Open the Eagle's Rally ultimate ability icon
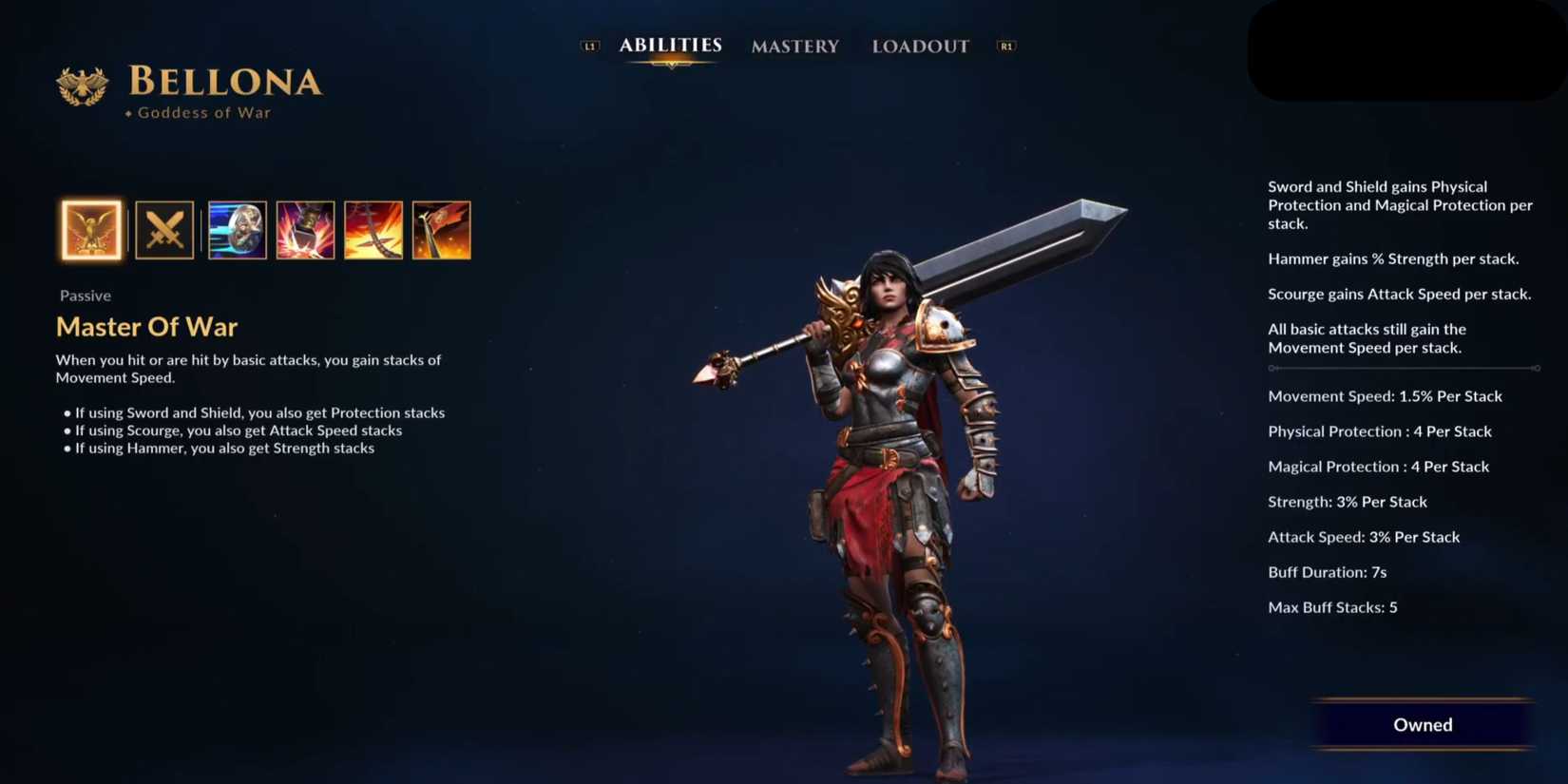Screen dimensions: 1568x784 [442, 230]
